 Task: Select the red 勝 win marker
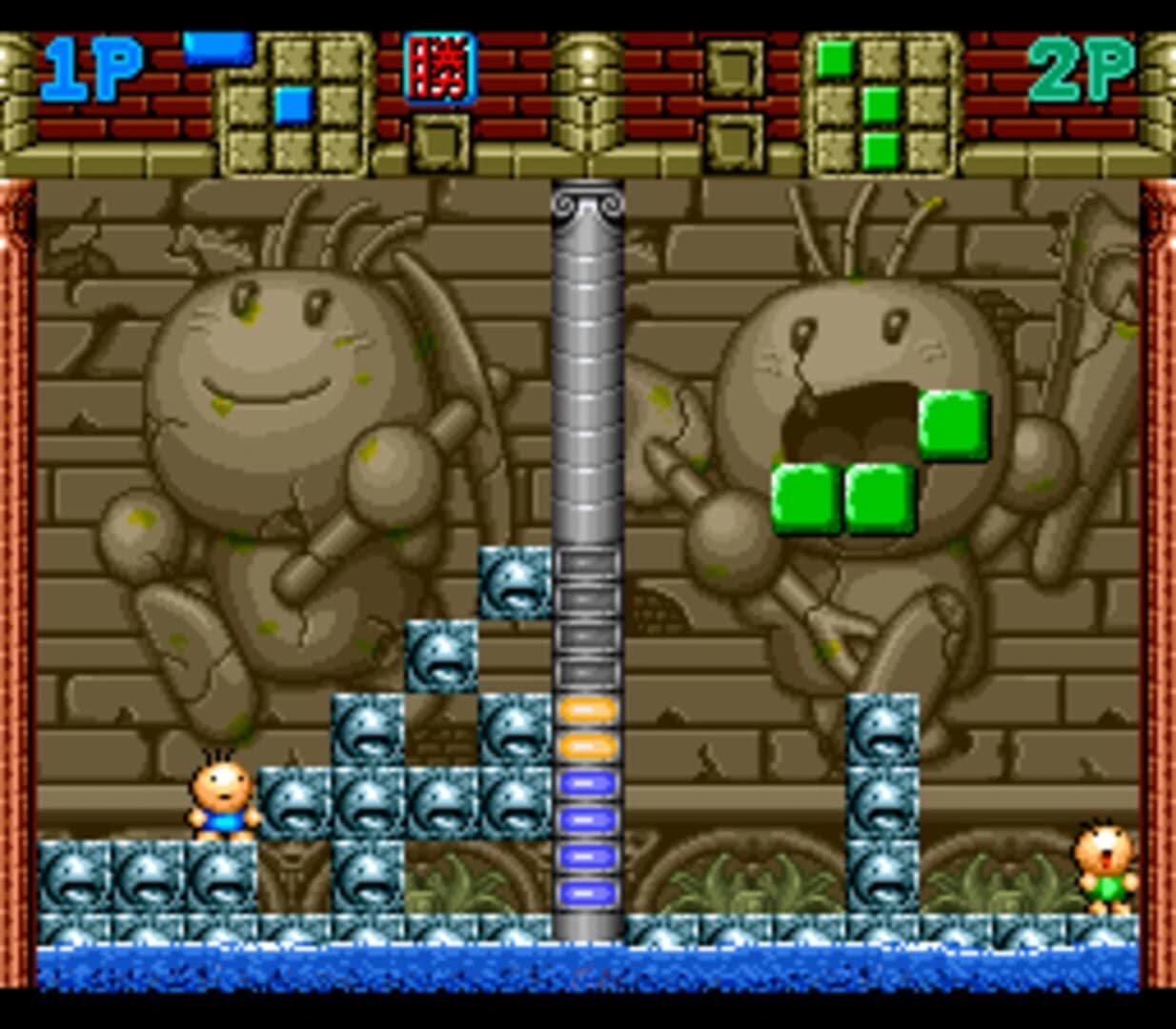(x=439, y=68)
